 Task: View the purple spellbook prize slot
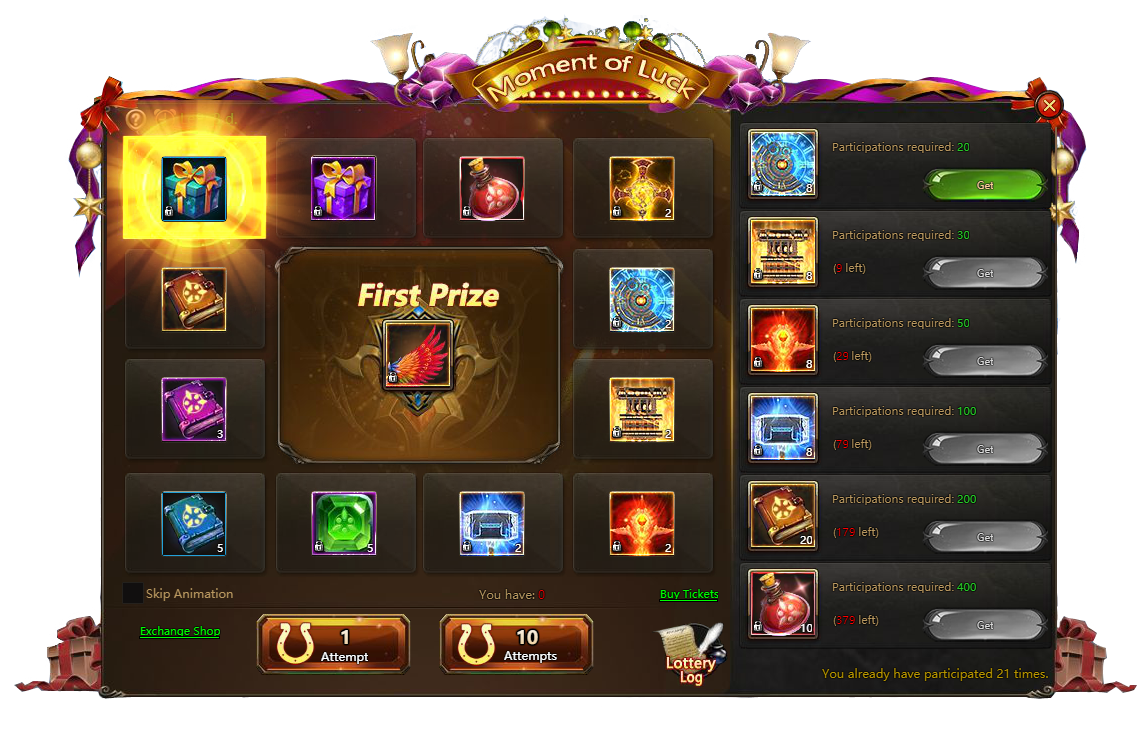(x=194, y=409)
